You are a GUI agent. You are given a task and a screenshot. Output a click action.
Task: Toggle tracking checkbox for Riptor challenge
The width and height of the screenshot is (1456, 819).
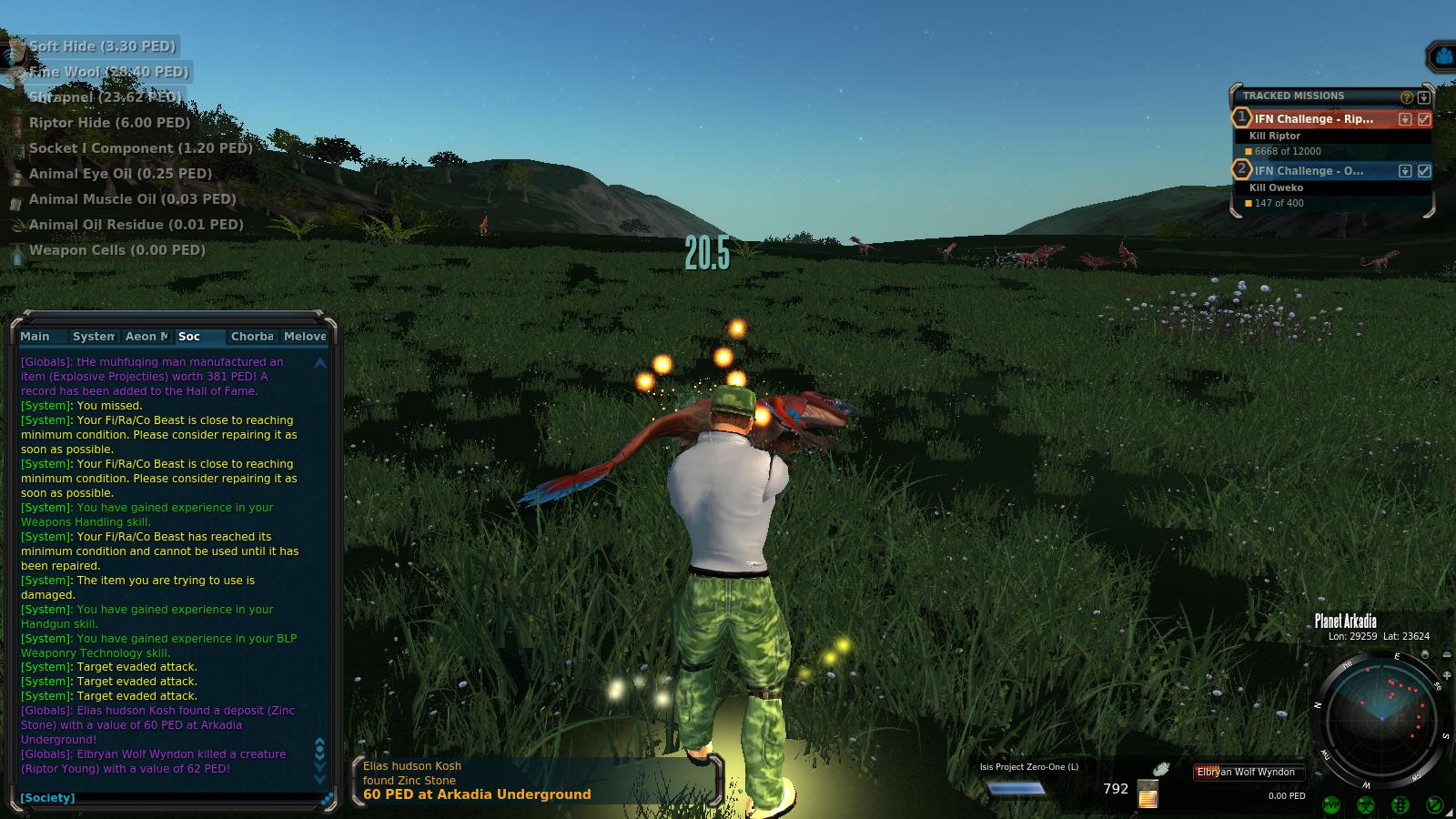pos(1424,119)
